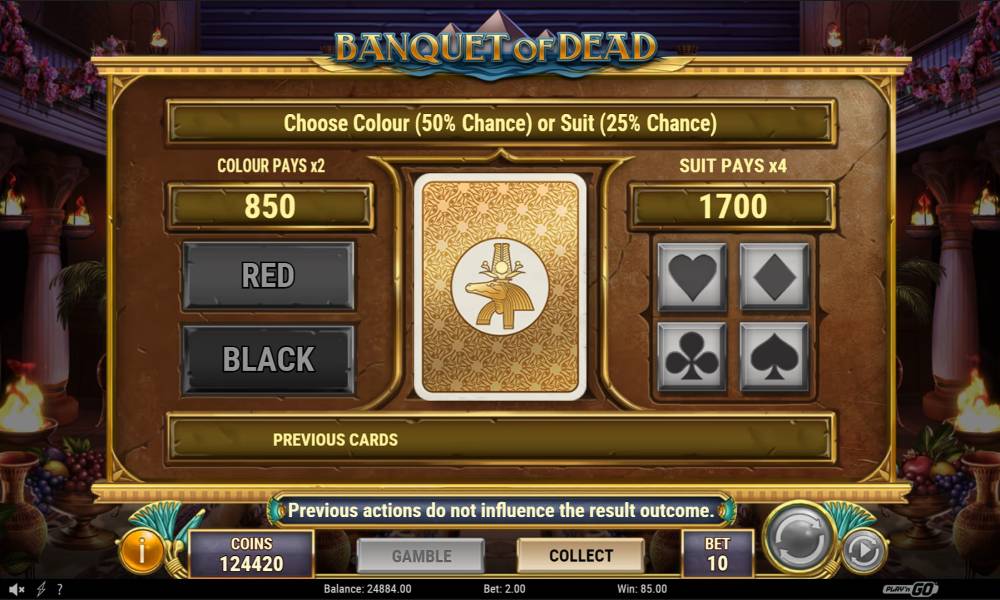Collect the current winnings

click(580, 555)
